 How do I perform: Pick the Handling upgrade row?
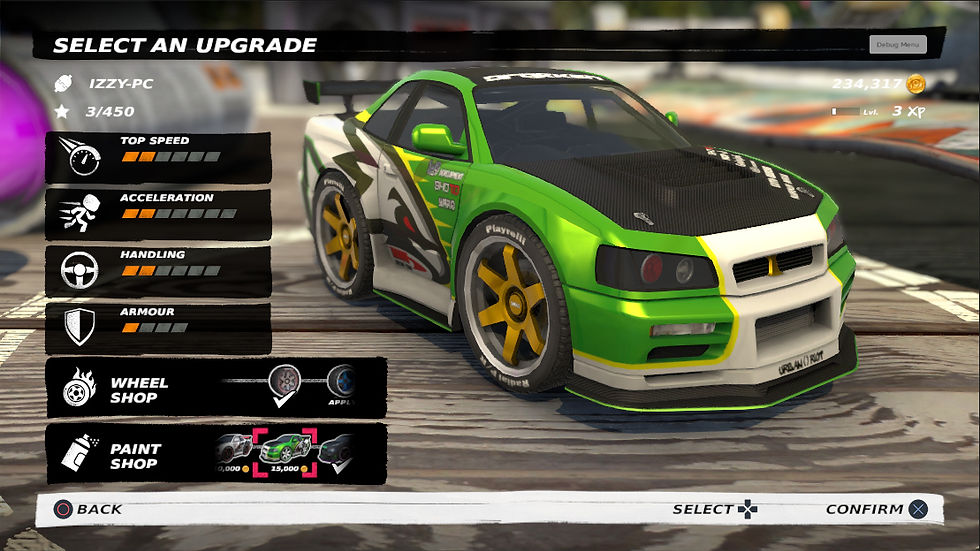pos(157,271)
